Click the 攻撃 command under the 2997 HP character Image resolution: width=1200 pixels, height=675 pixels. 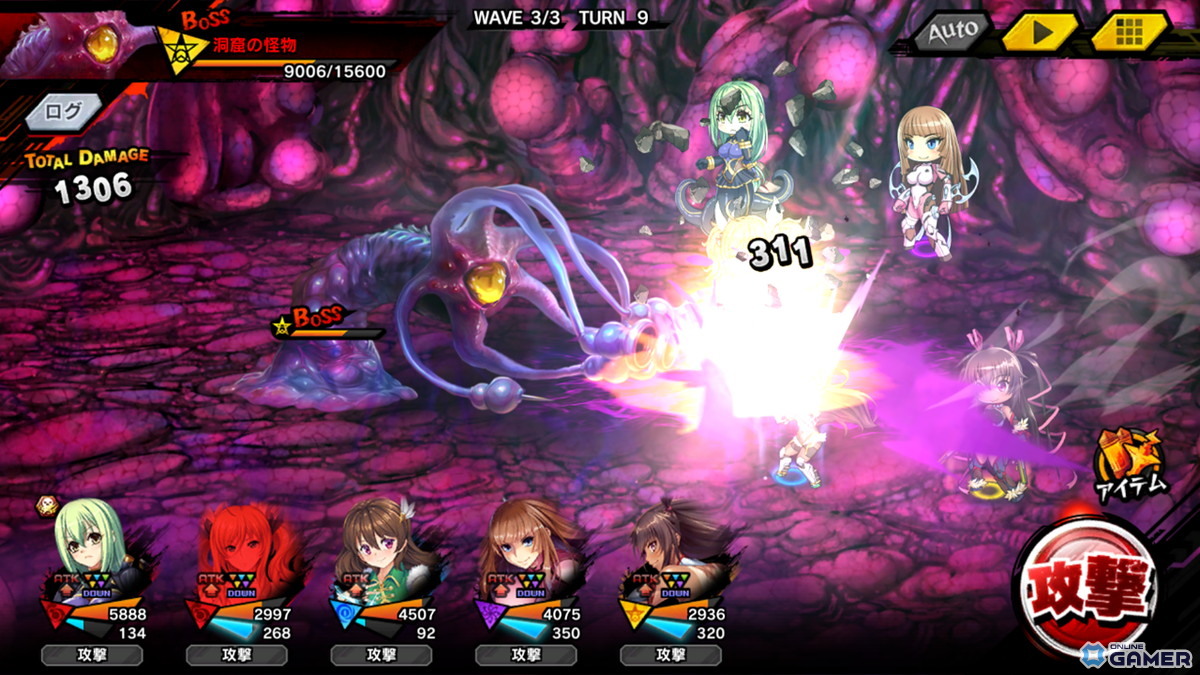[x=237, y=656]
